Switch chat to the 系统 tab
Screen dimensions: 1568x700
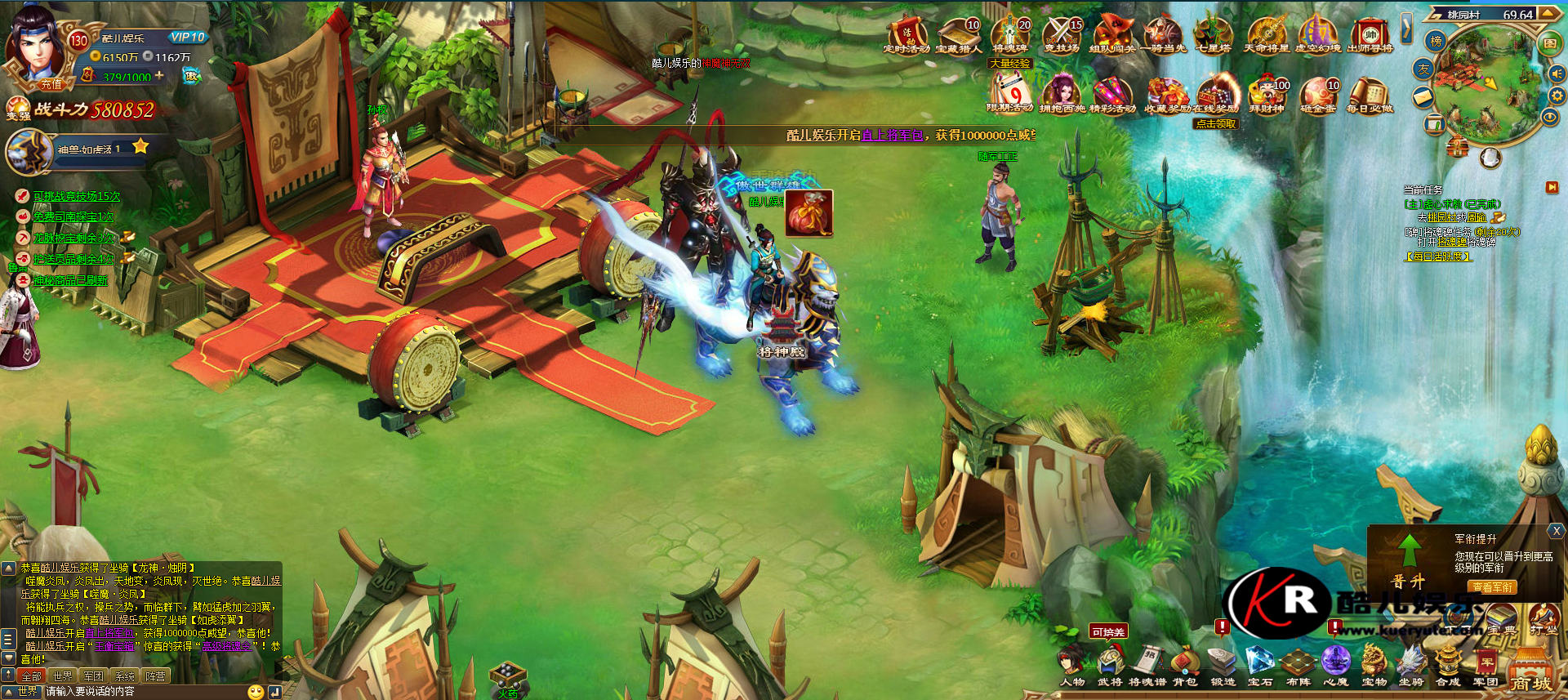point(124,676)
